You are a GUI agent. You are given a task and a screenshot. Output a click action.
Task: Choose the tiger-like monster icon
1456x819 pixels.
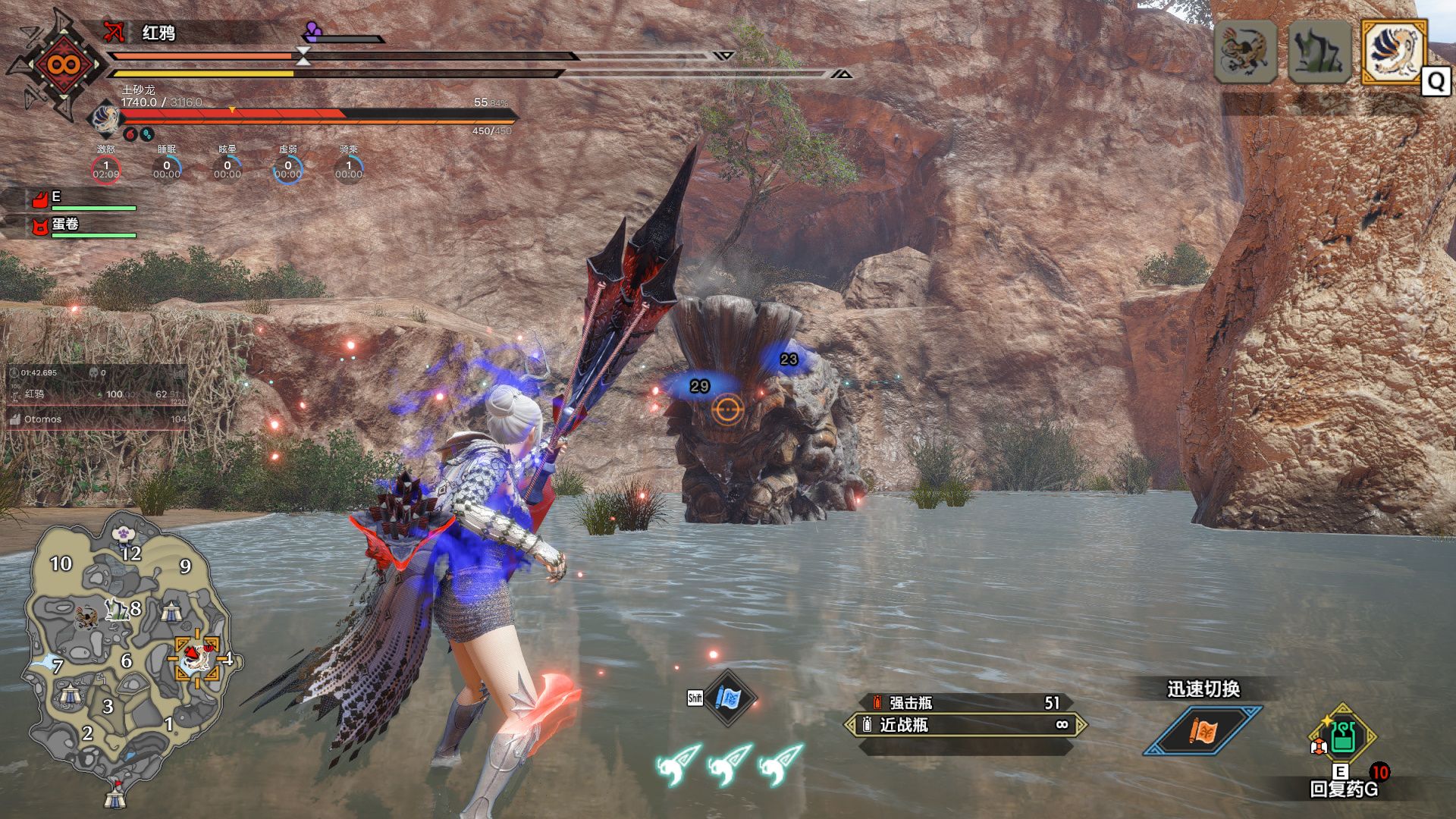pos(1245,52)
